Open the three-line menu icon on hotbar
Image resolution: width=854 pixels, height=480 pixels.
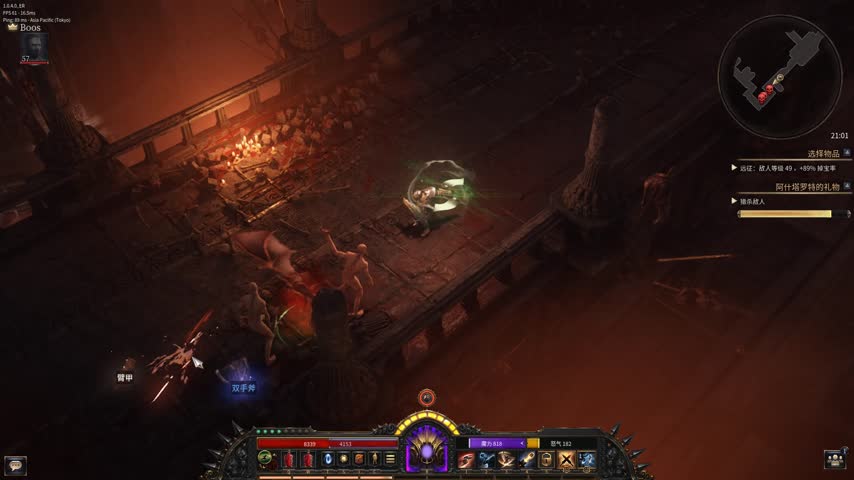(390, 459)
